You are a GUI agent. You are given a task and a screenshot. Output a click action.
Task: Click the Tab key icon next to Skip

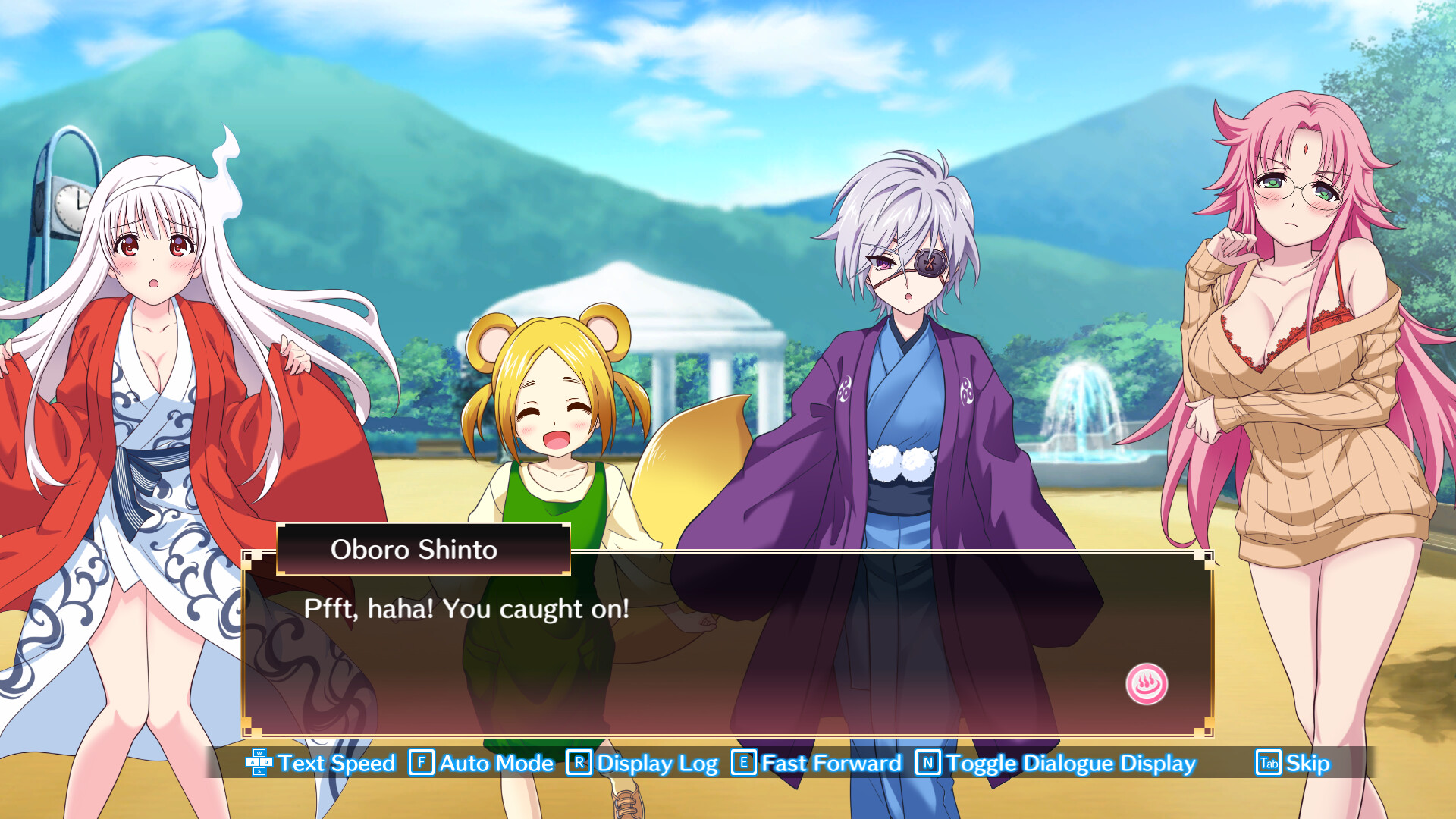point(1270,764)
